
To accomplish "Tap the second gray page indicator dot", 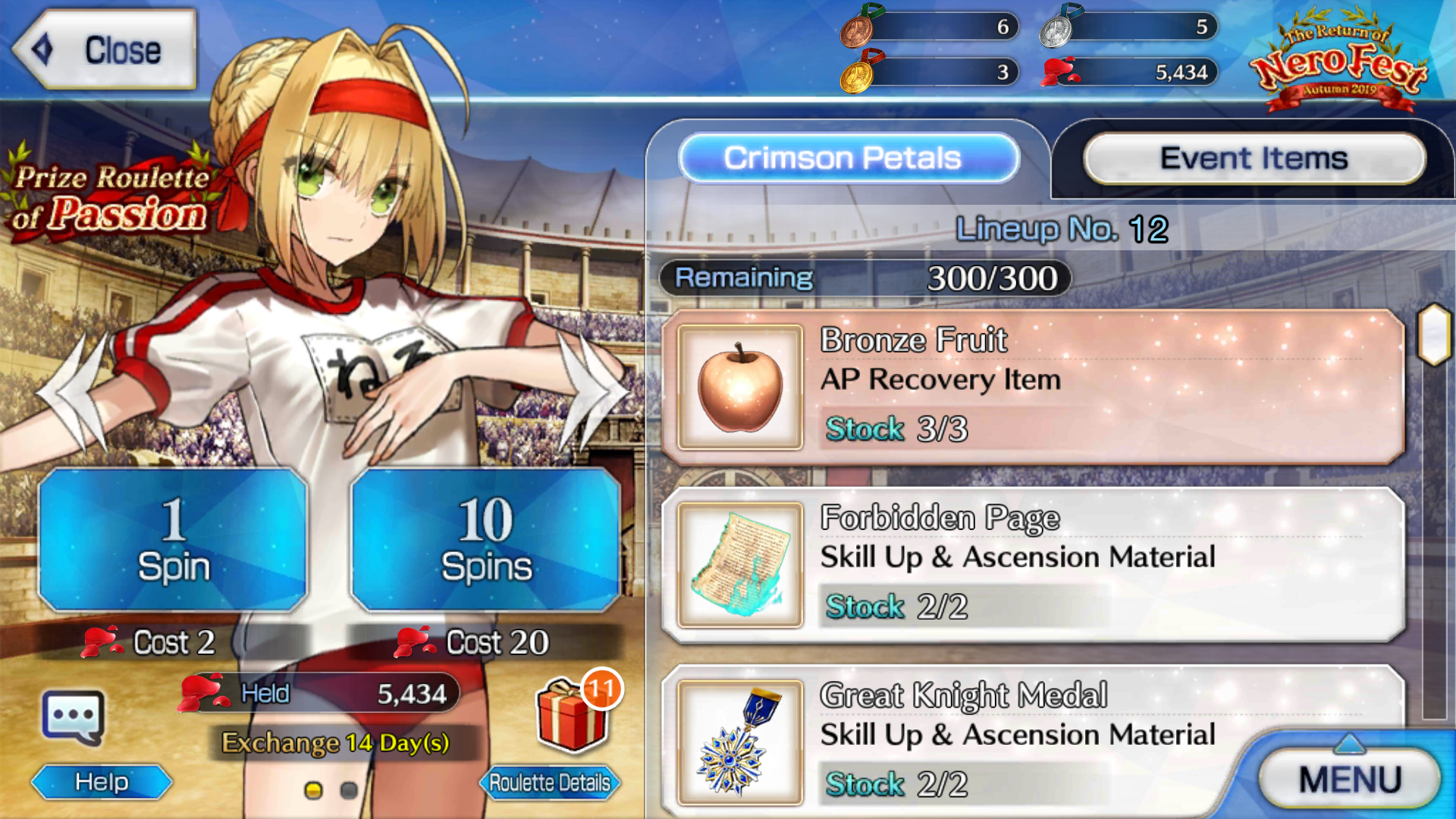I will [x=349, y=791].
